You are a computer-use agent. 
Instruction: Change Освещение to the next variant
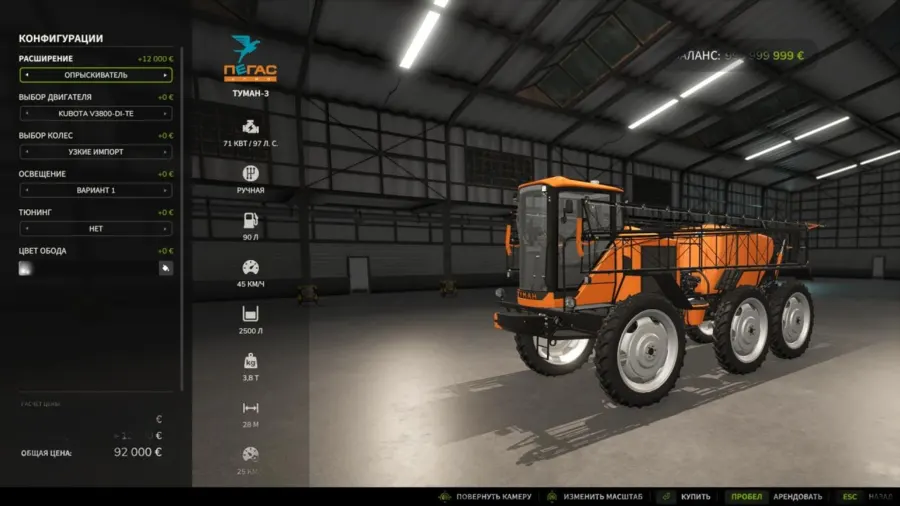(x=166, y=190)
